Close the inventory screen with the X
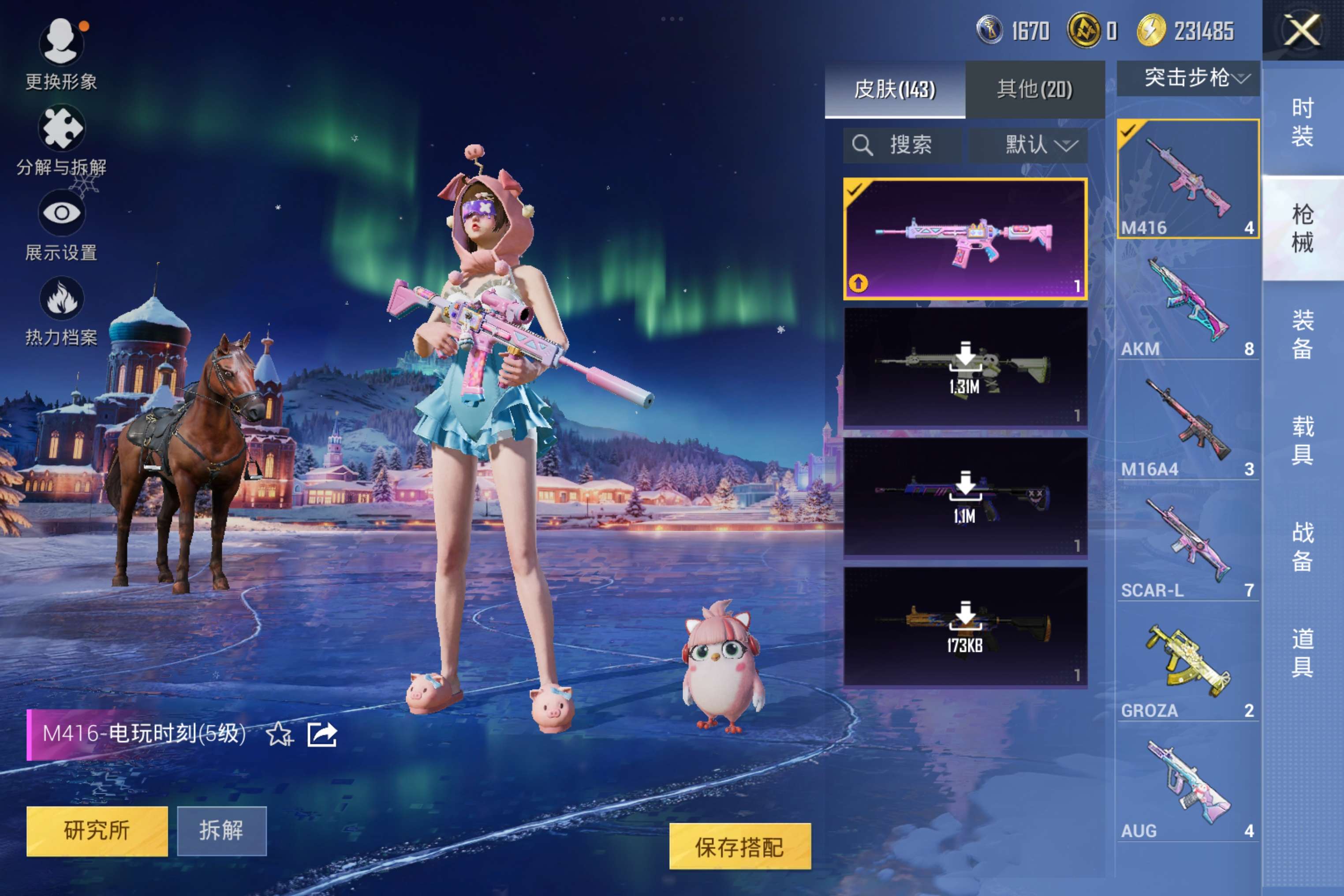Image resolution: width=1344 pixels, height=896 pixels. tap(1302, 30)
